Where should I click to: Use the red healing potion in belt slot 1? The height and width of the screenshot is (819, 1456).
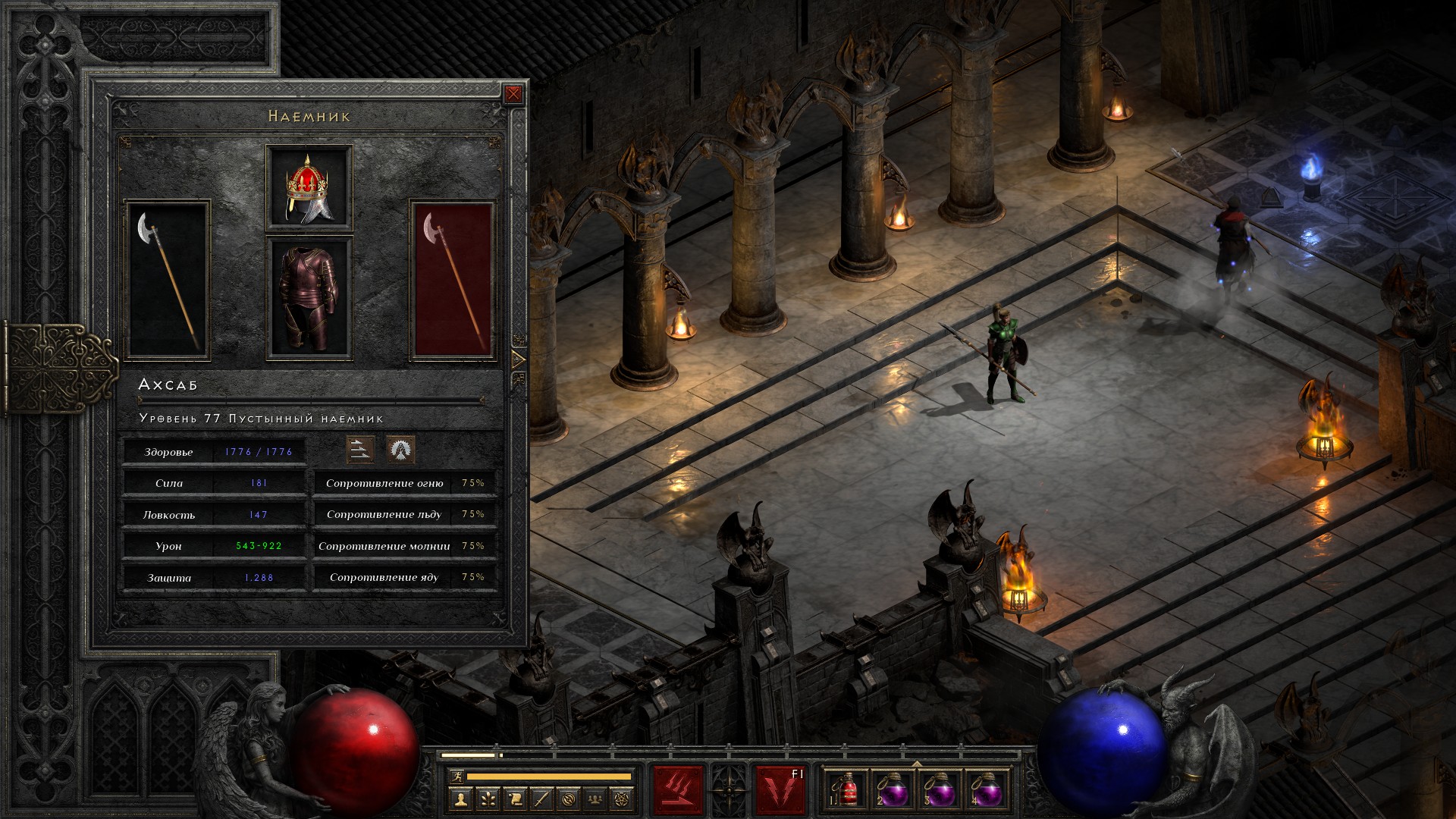[849, 792]
